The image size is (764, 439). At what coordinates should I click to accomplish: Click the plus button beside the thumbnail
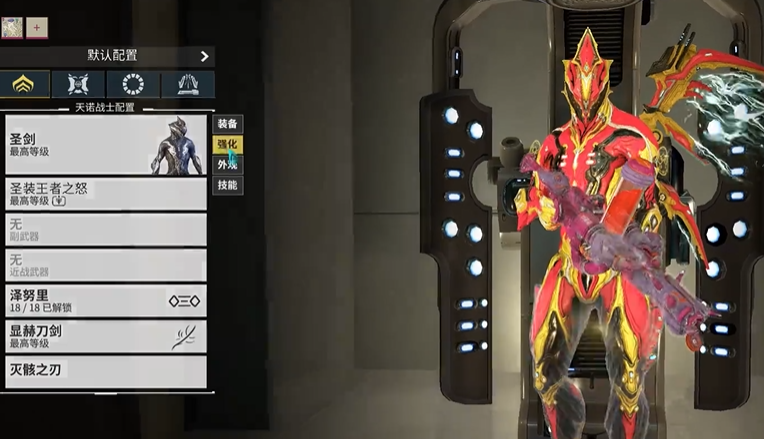coord(36,27)
